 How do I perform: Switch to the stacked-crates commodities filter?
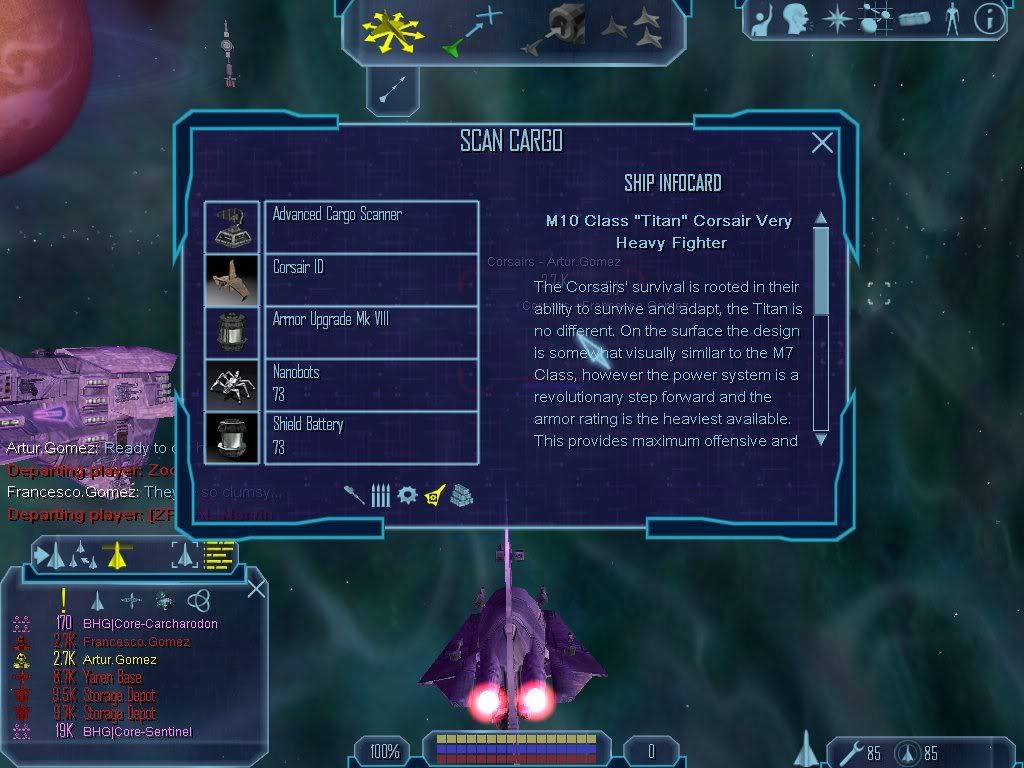[x=460, y=495]
